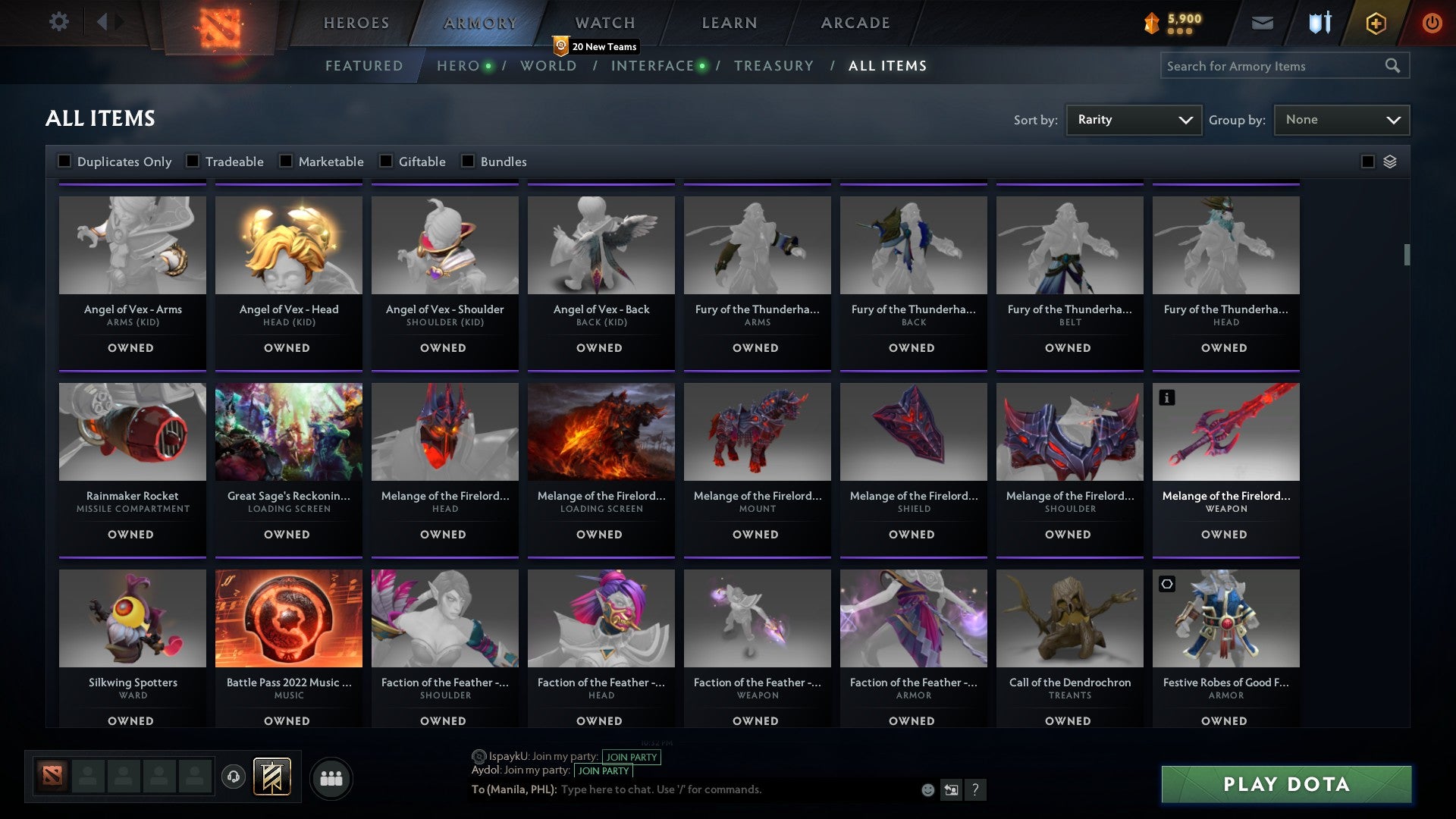Open Dota Plus via the gold hexagon icon
This screenshot has height=819, width=1456.
point(1375,23)
